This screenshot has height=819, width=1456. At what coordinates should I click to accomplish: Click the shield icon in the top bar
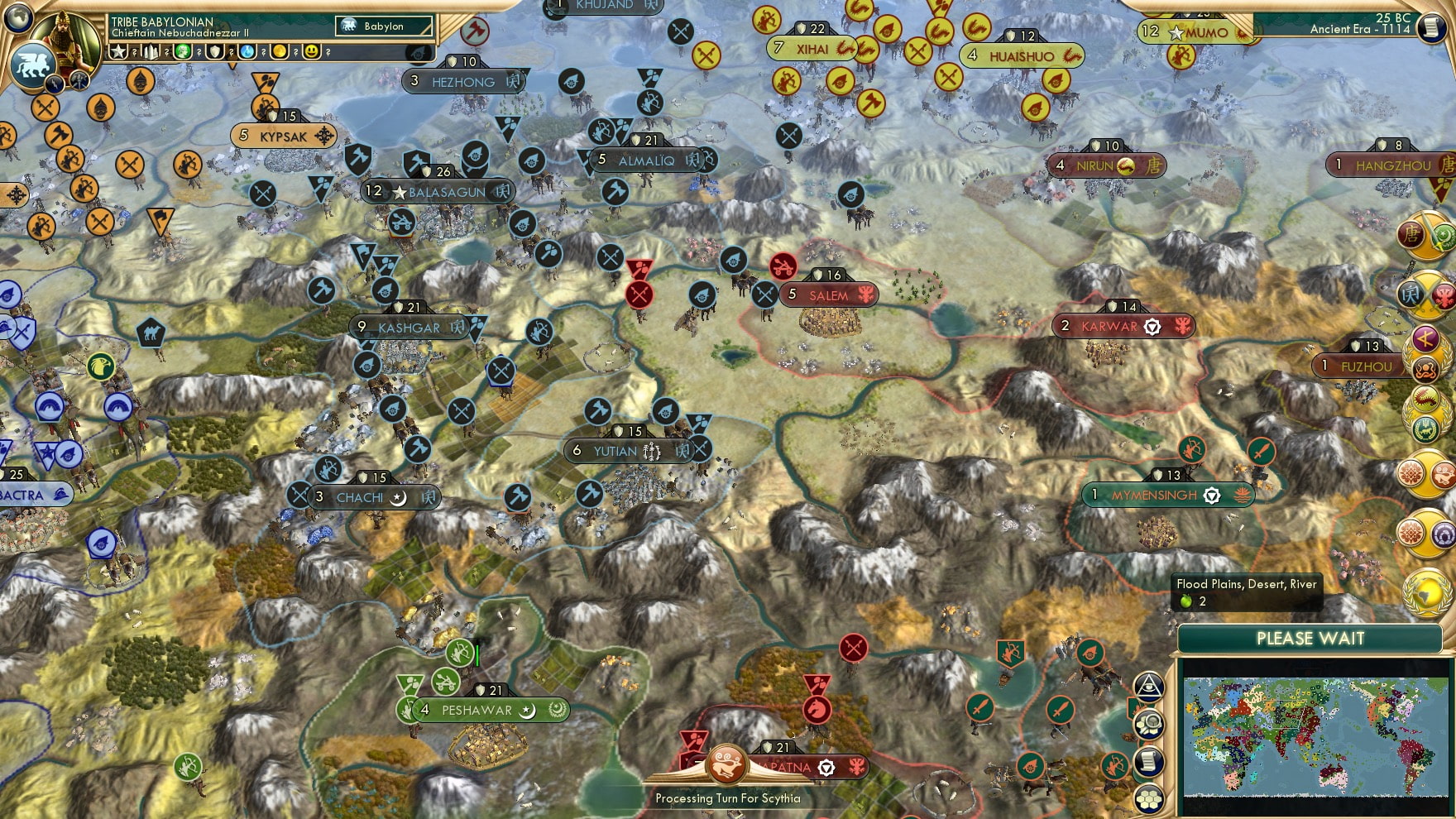click(x=216, y=52)
